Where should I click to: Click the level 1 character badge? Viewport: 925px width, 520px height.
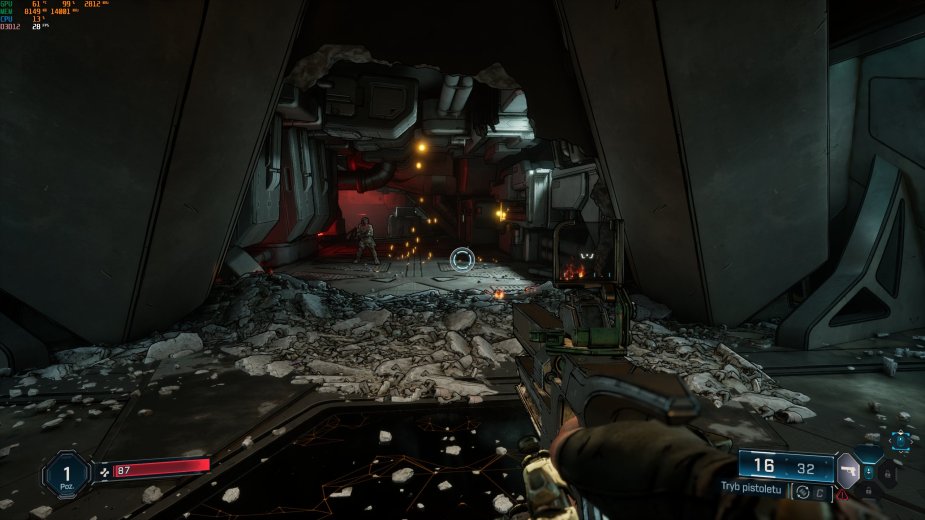(x=66, y=473)
